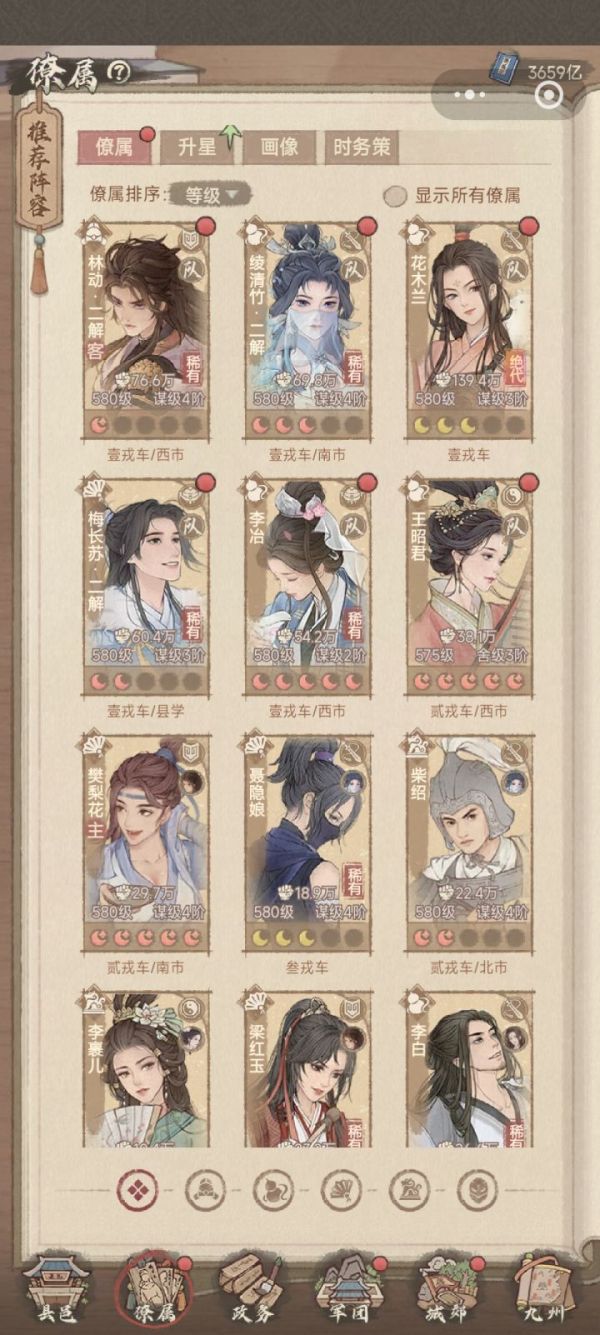The width and height of the screenshot is (600, 1335).
Task: Open 九州 map from the bottom bar
Action: (544, 1288)
